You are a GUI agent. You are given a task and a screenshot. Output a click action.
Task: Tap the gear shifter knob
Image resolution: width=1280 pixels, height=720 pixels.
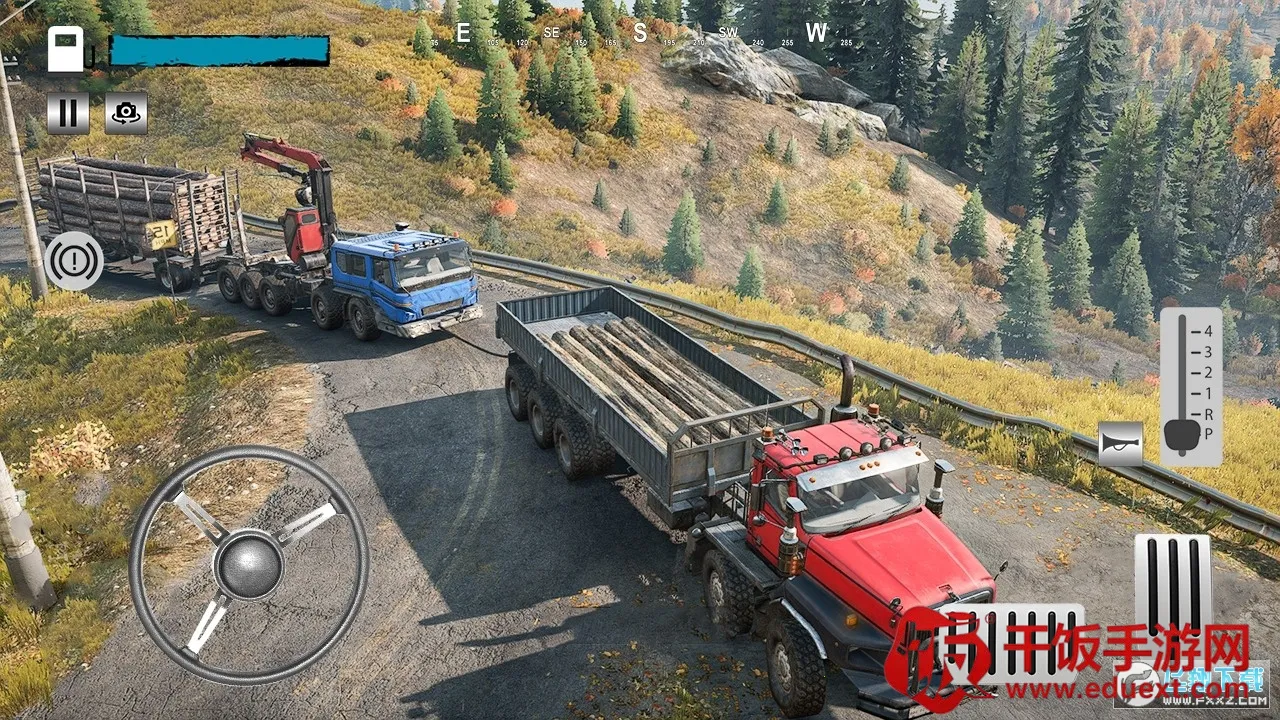1182,434
